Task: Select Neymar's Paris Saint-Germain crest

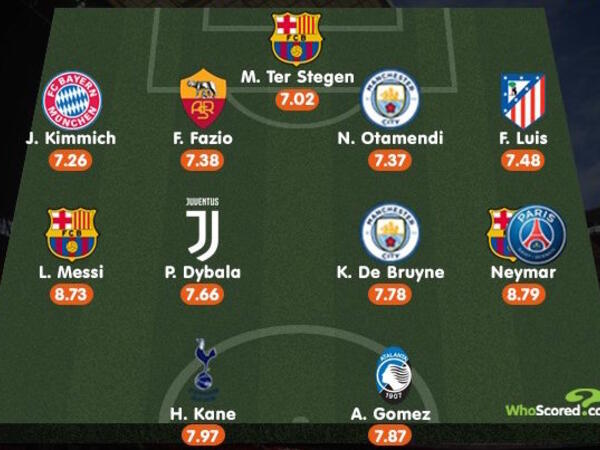Action: 536,234
